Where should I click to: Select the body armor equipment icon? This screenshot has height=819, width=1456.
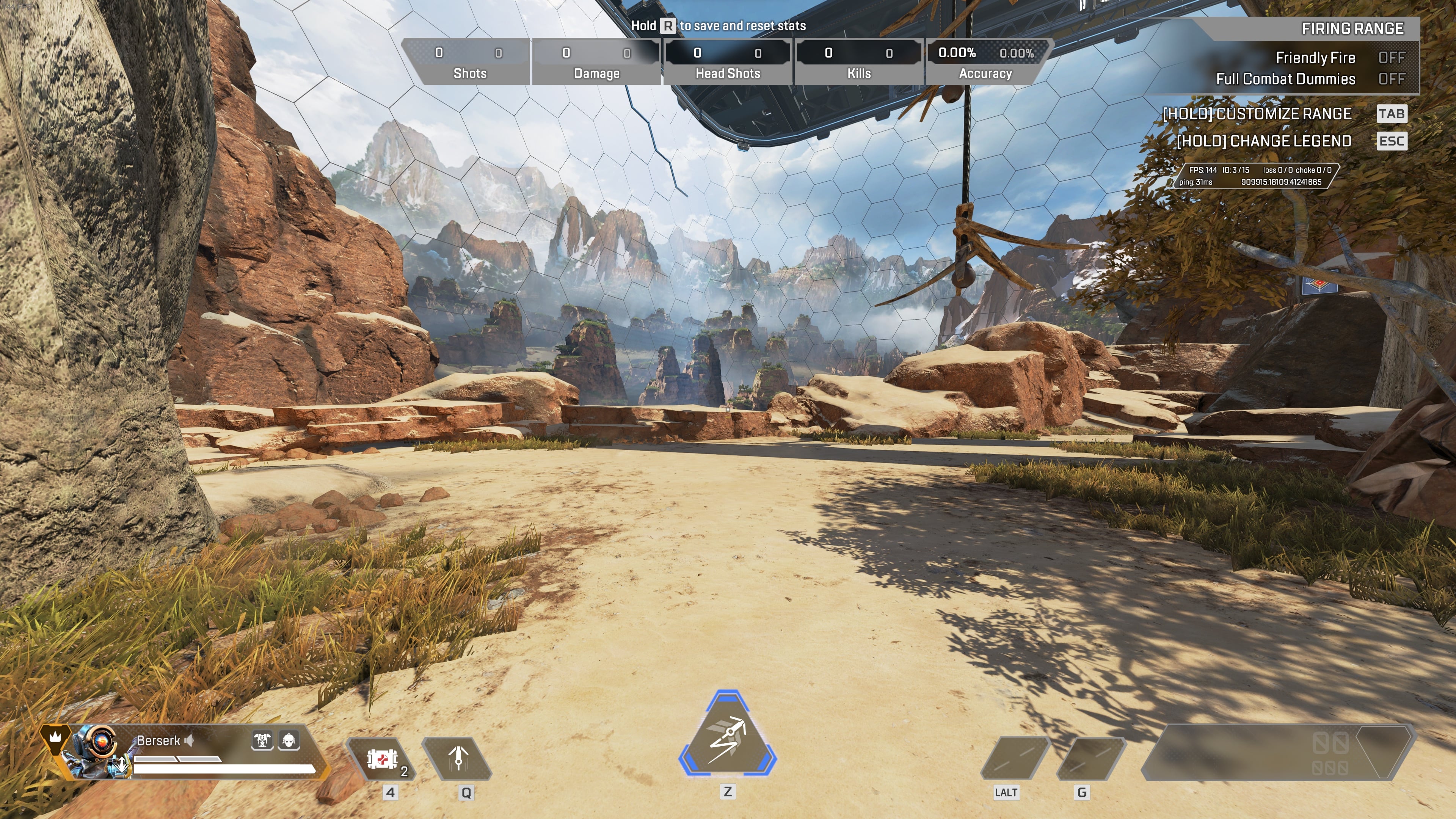coord(262,740)
